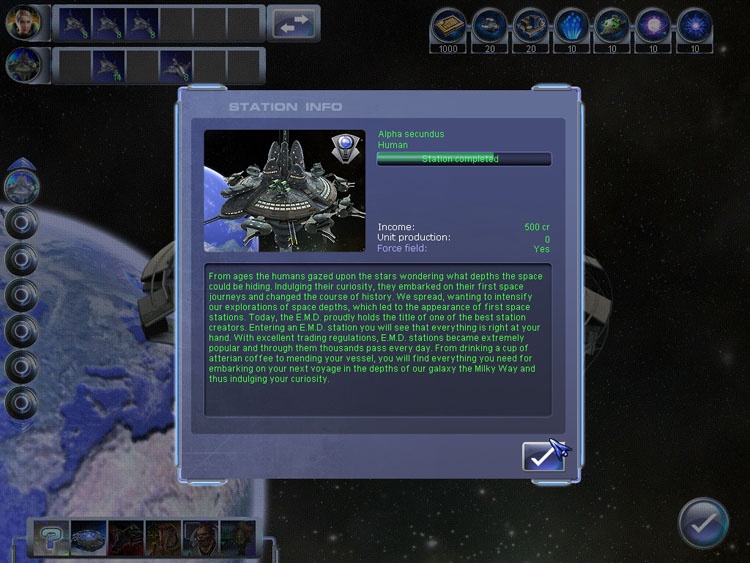Viewport: 750px width, 563px height.
Task: Open the question mark help icon
Action: [49, 538]
